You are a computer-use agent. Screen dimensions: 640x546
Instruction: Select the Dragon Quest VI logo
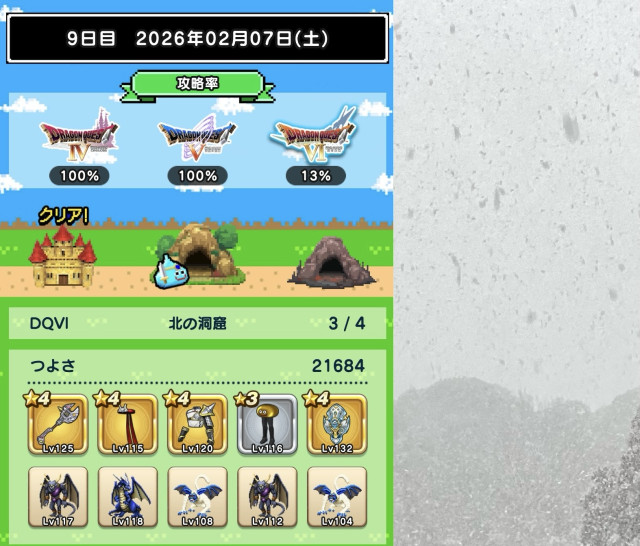click(315, 139)
